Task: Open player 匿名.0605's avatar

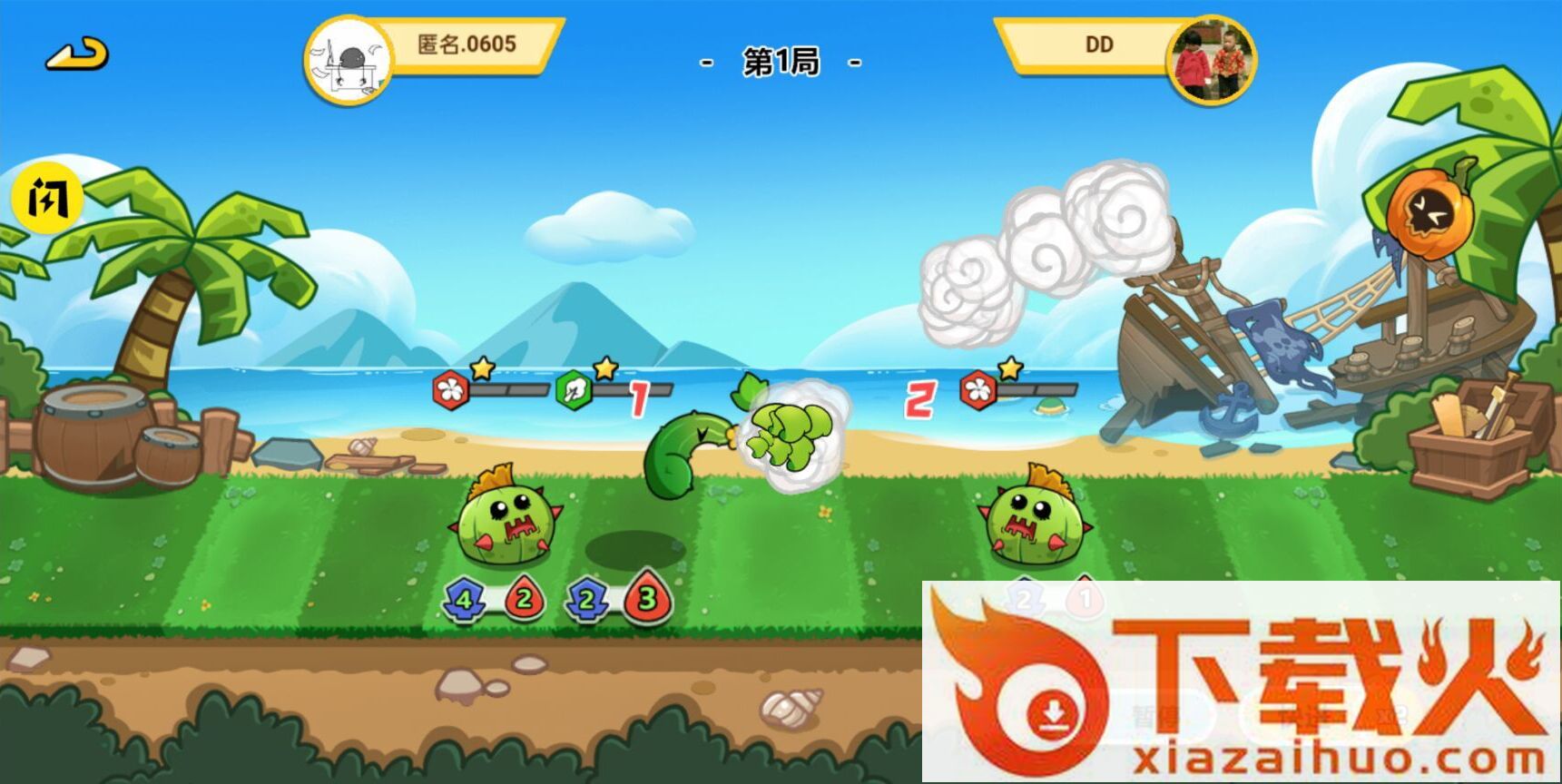Action: tap(348, 60)
